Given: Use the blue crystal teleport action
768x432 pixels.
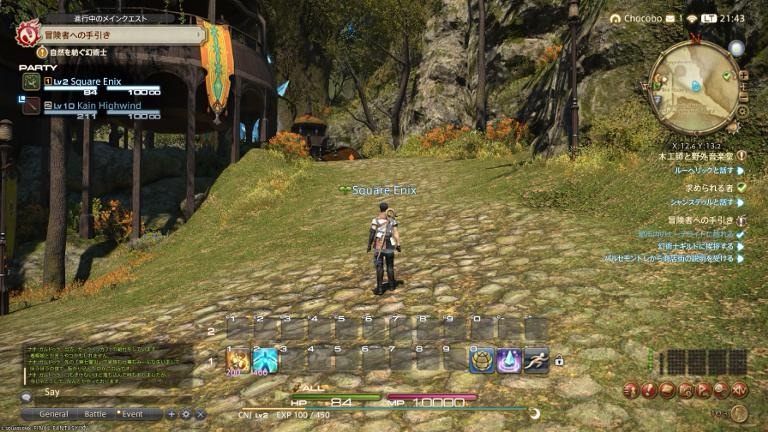Looking at the screenshot, I should point(510,360).
